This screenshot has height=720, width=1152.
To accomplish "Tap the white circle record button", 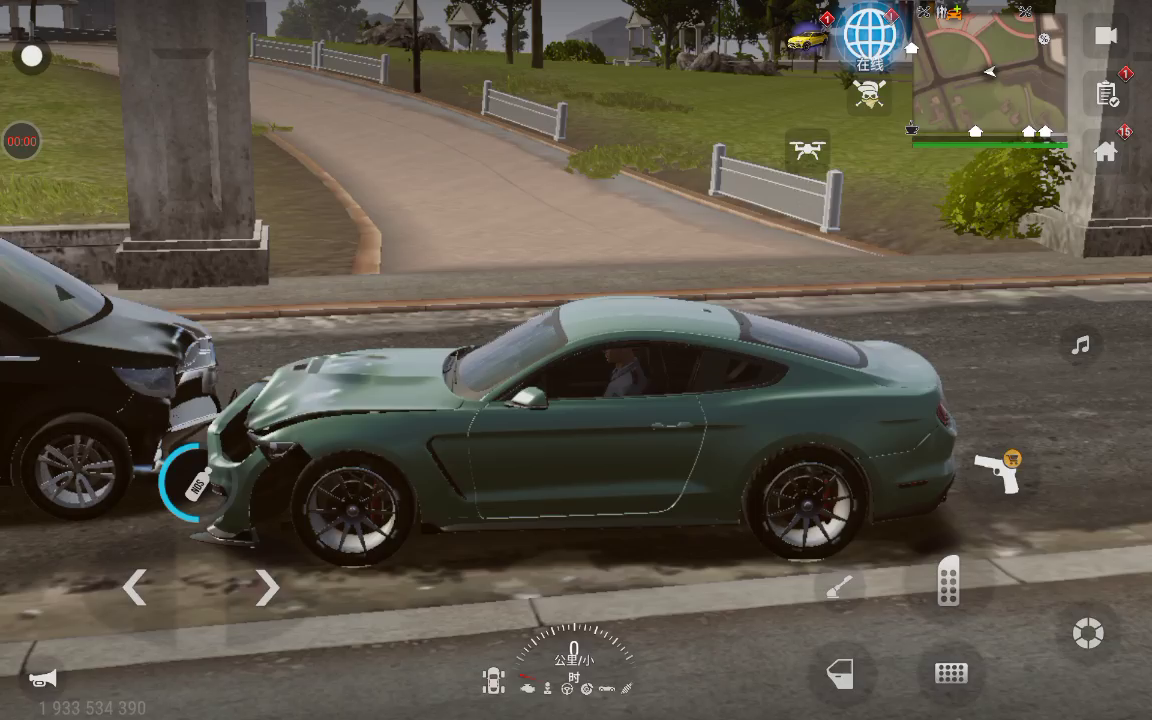I will 32,56.
